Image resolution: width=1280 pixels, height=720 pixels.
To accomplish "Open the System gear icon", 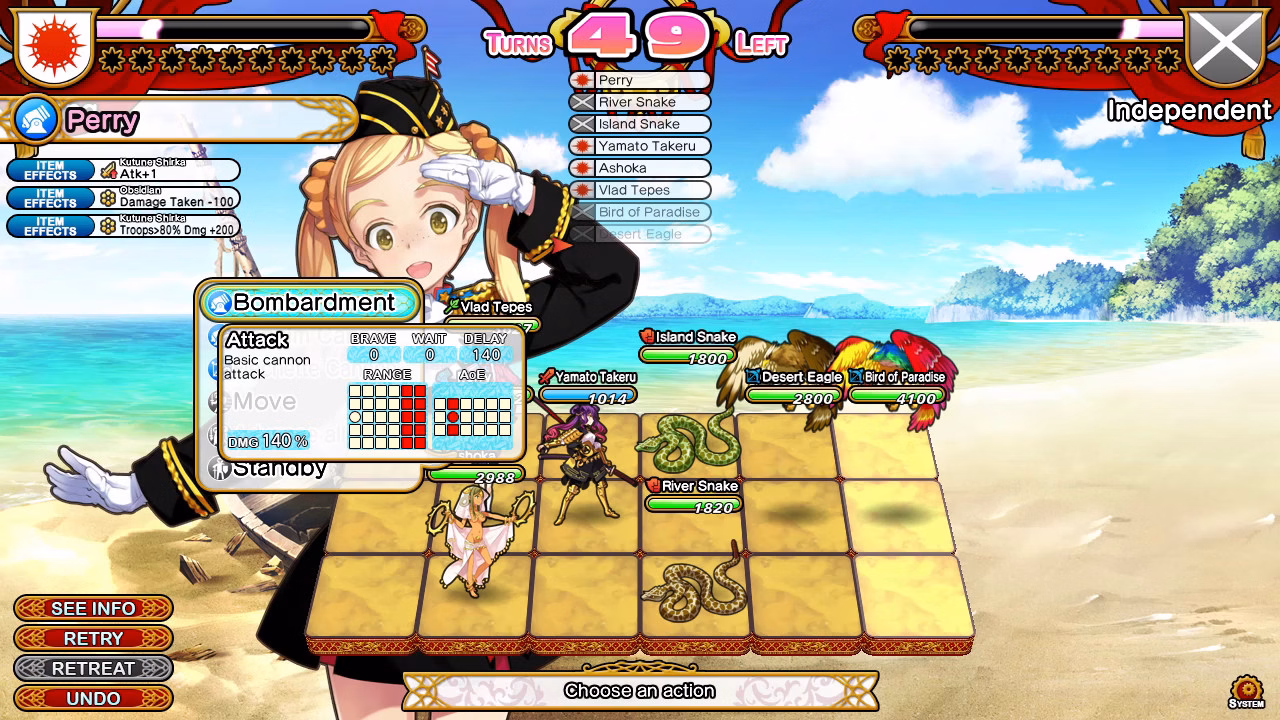I will [1245, 689].
